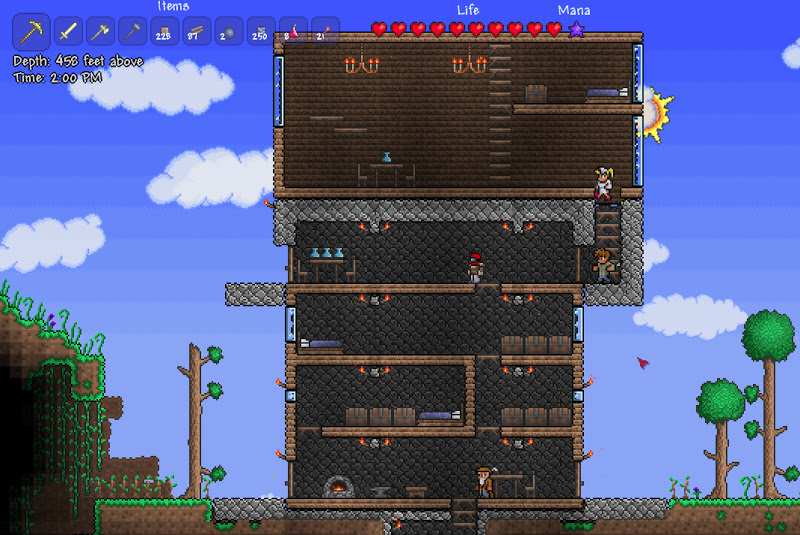Select the gold pickaxe hotbar slot
The image size is (800, 535).
pyautogui.click(x=31, y=32)
